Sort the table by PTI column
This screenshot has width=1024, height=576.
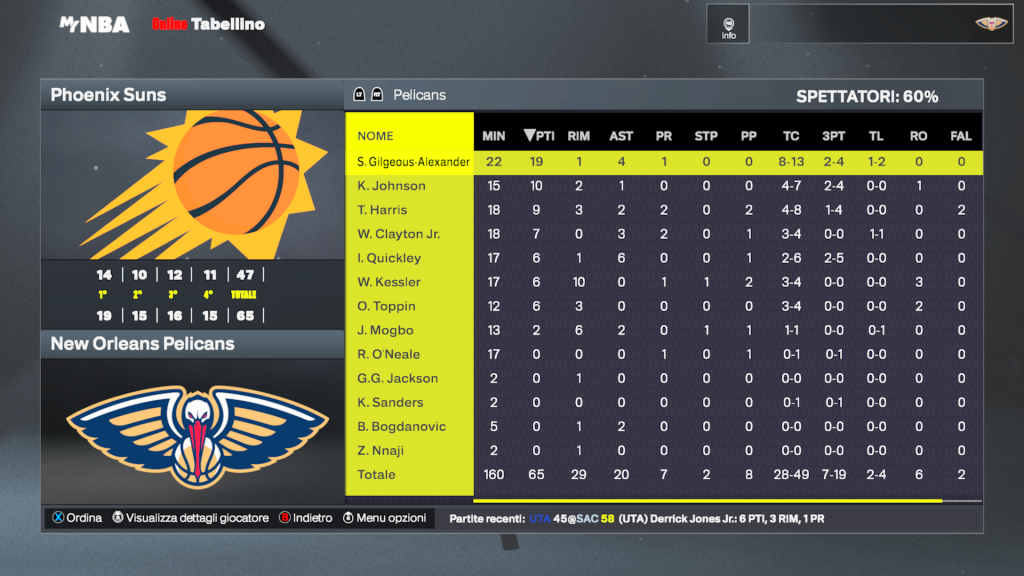tap(539, 136)
